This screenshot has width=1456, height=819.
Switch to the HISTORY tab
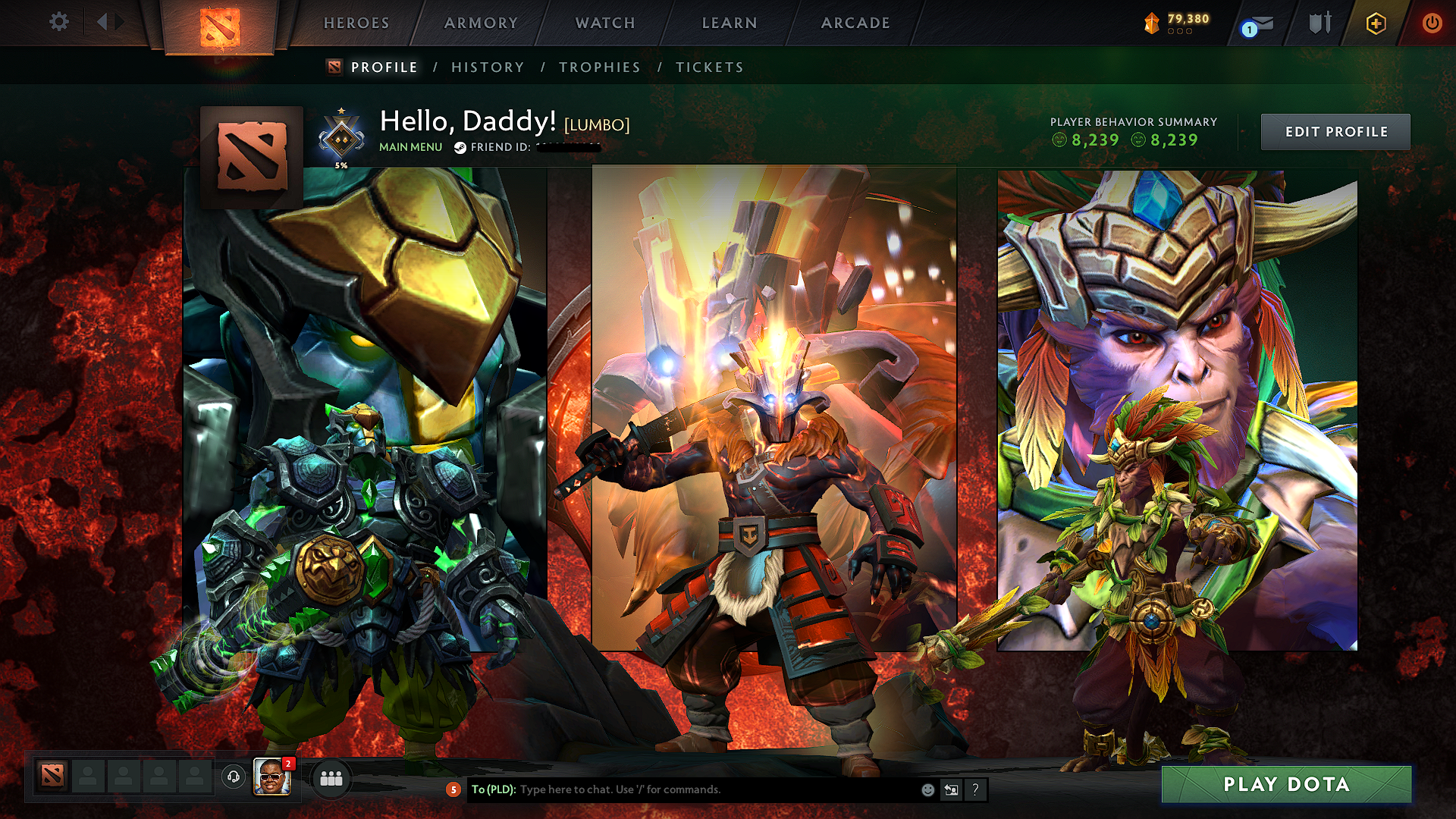pyautogui.click(x=486, y=67)
